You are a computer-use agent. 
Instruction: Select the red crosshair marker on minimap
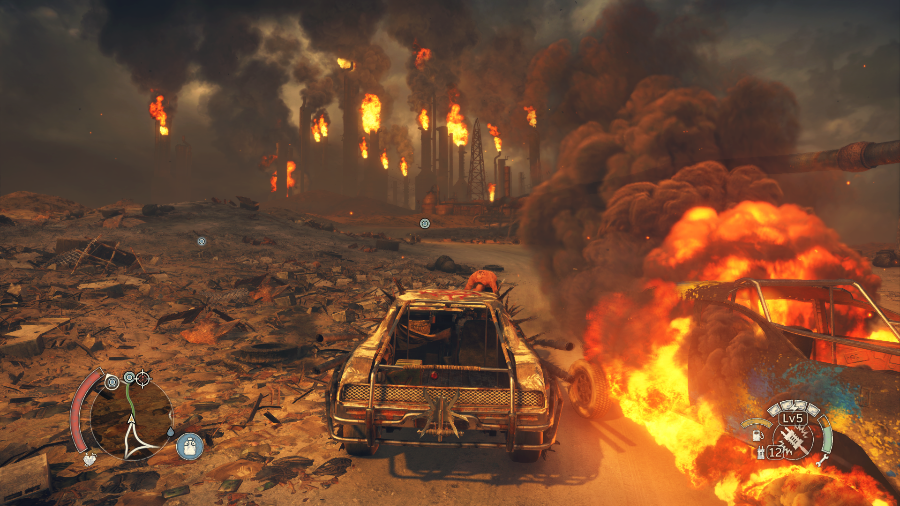142,378
